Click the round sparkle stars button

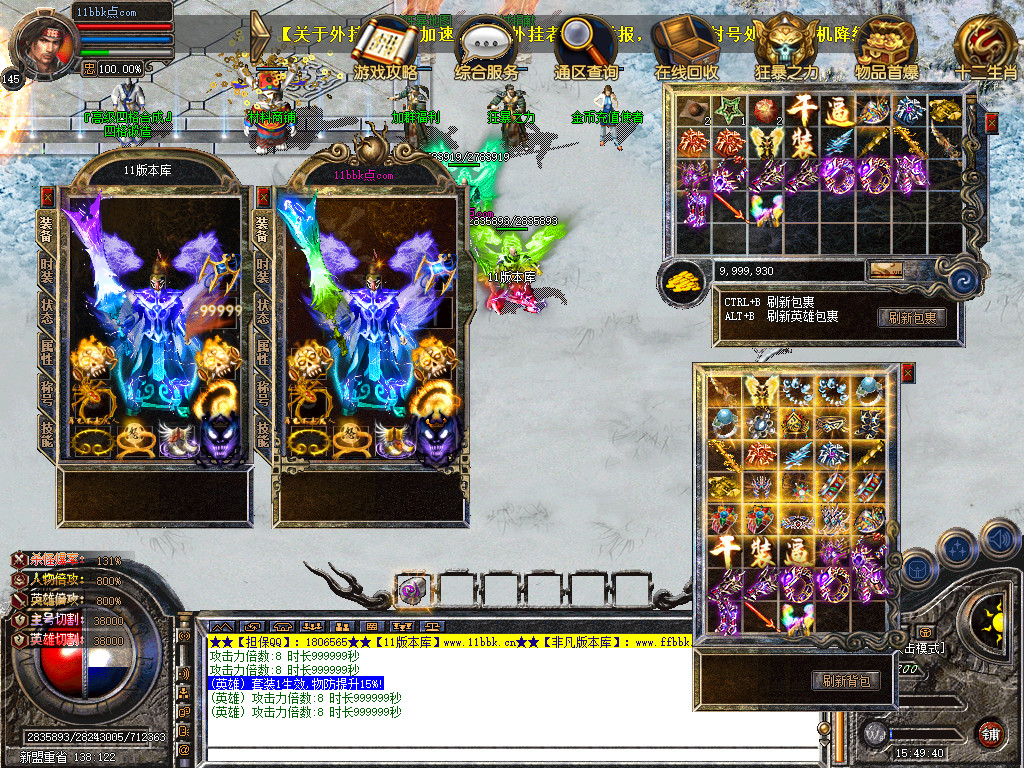click(x=956, y=548)
